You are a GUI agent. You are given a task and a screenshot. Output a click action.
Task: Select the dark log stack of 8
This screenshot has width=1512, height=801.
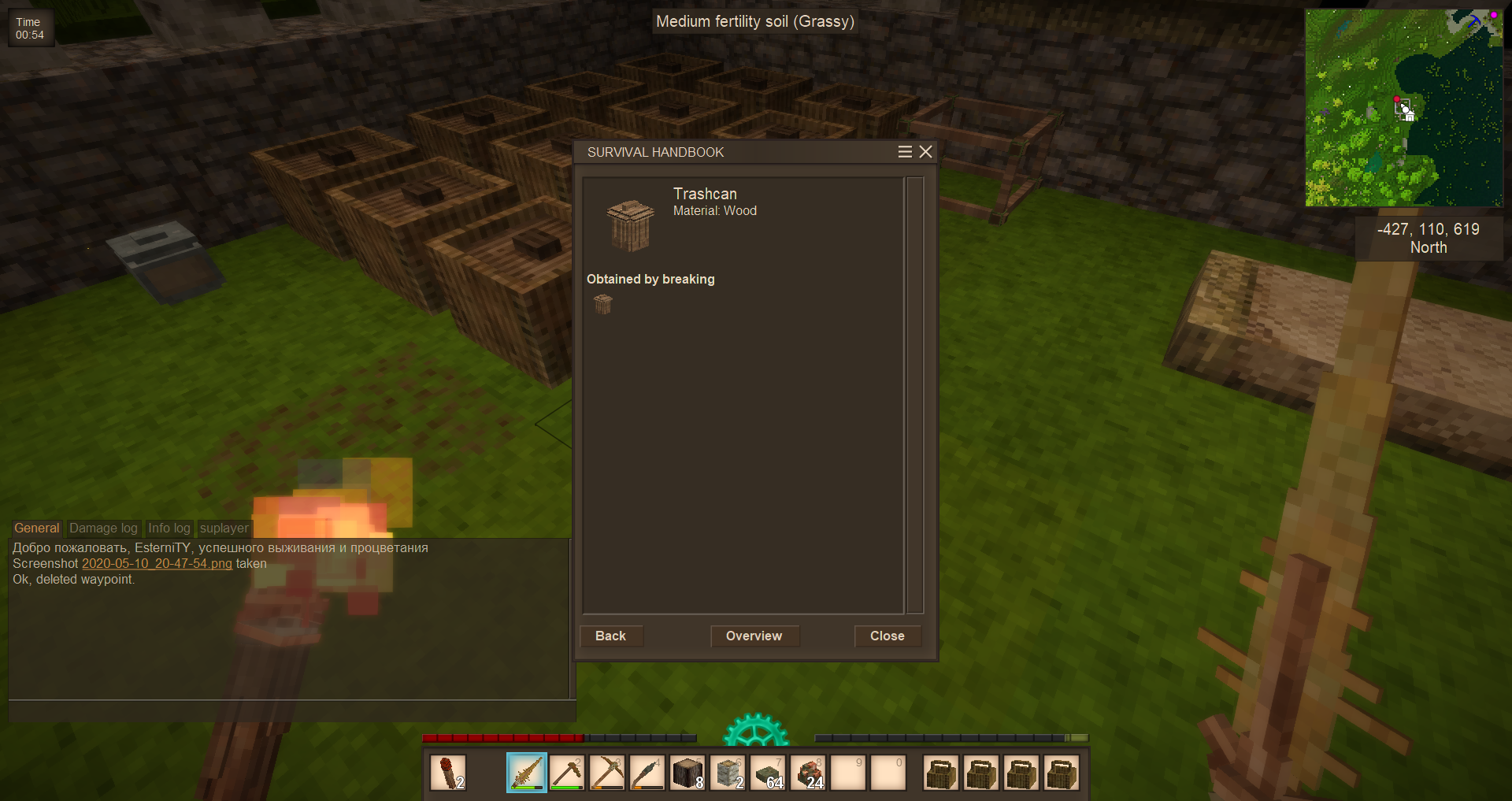pos(687,773)
